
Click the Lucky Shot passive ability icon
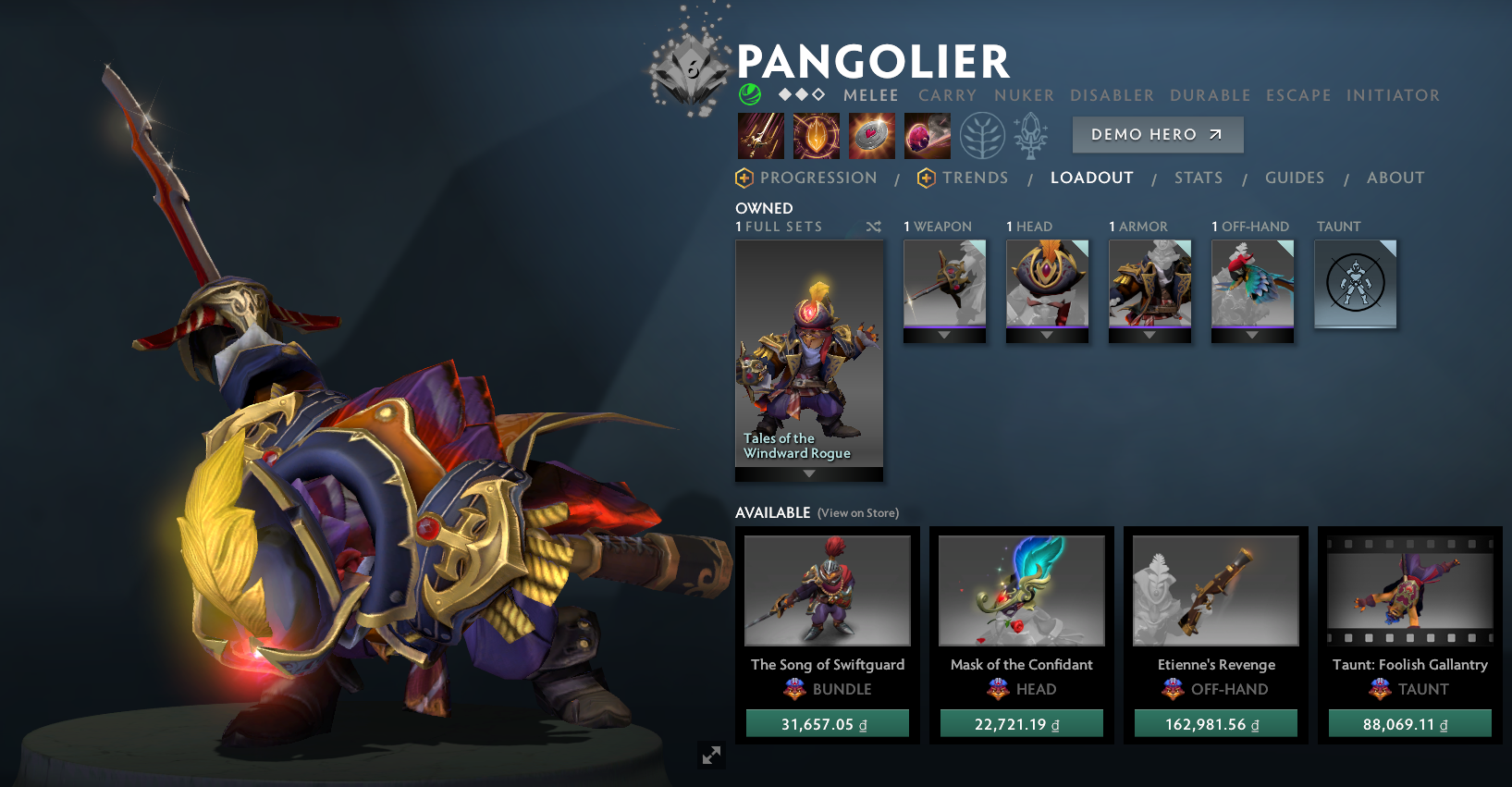[870, 135]
